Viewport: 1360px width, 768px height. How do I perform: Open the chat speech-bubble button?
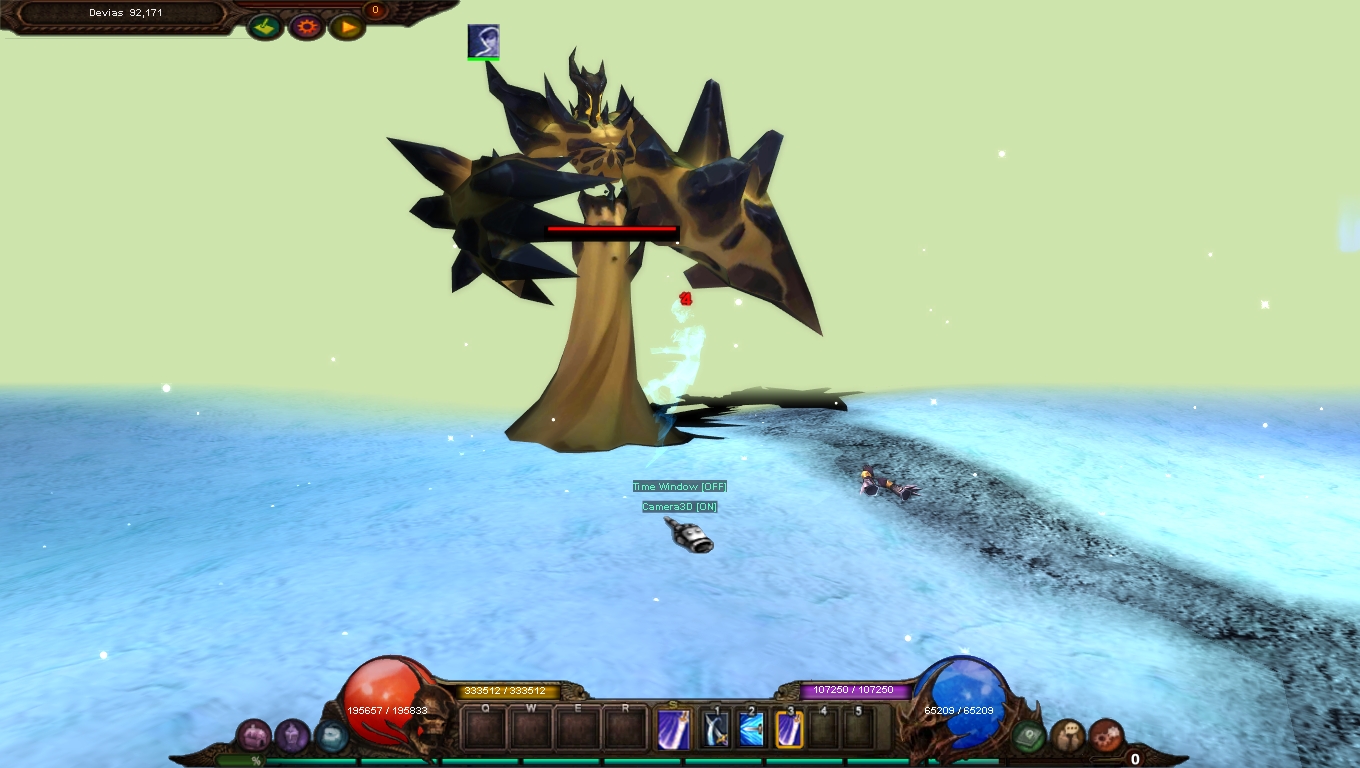tap(1068, 736)
